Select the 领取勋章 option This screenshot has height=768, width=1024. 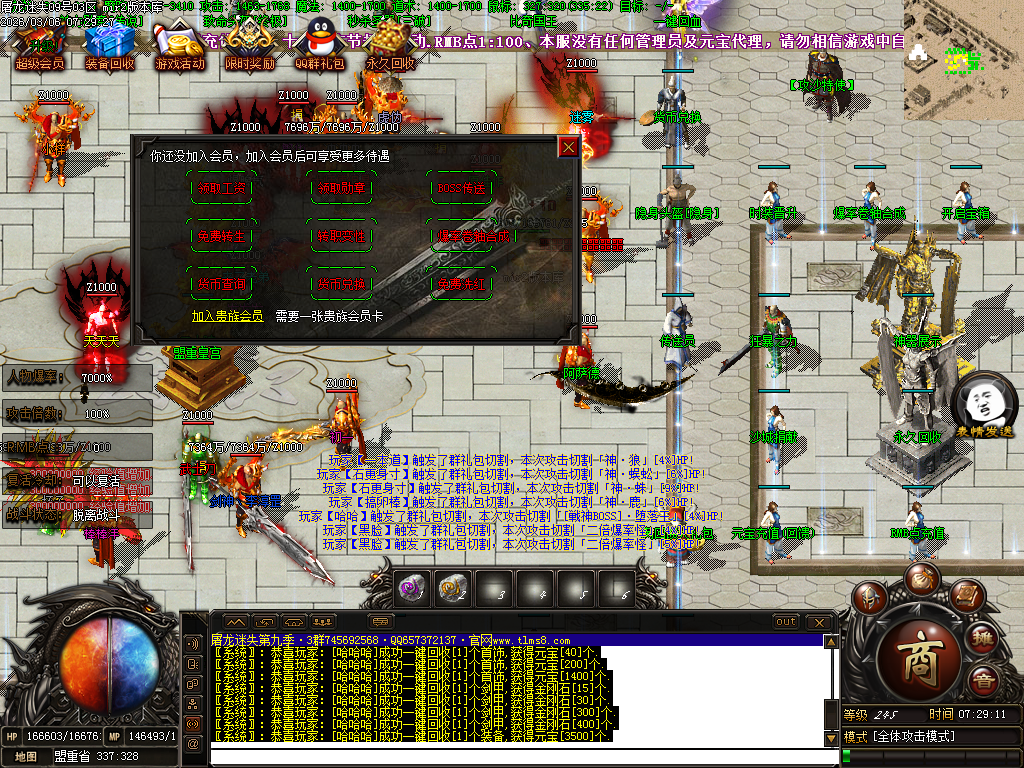coord(341,188)
